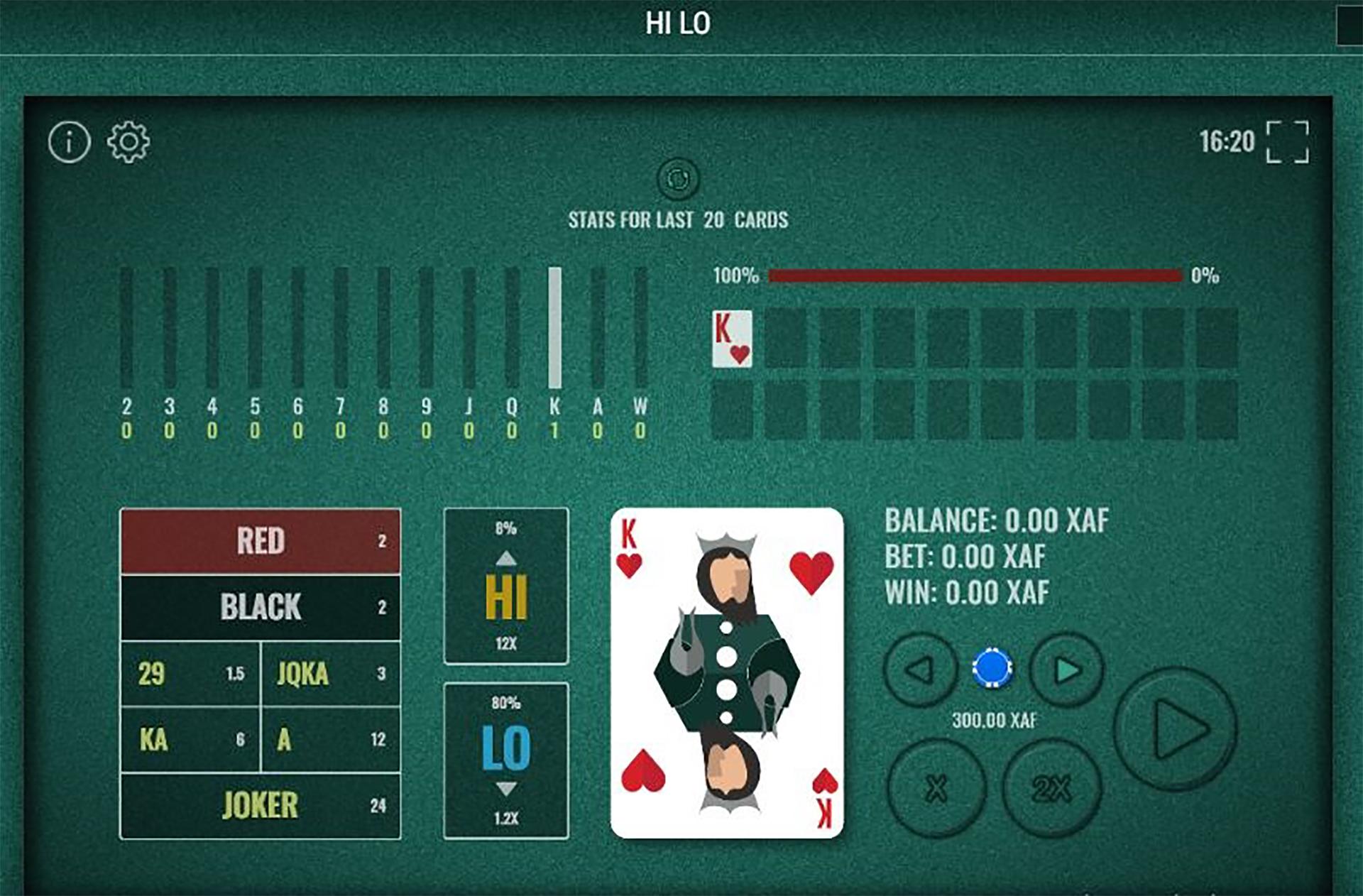1363x896 pixels.
Task: Click the refresh stats icon above the stats title
Action: (x=678, y=178)
